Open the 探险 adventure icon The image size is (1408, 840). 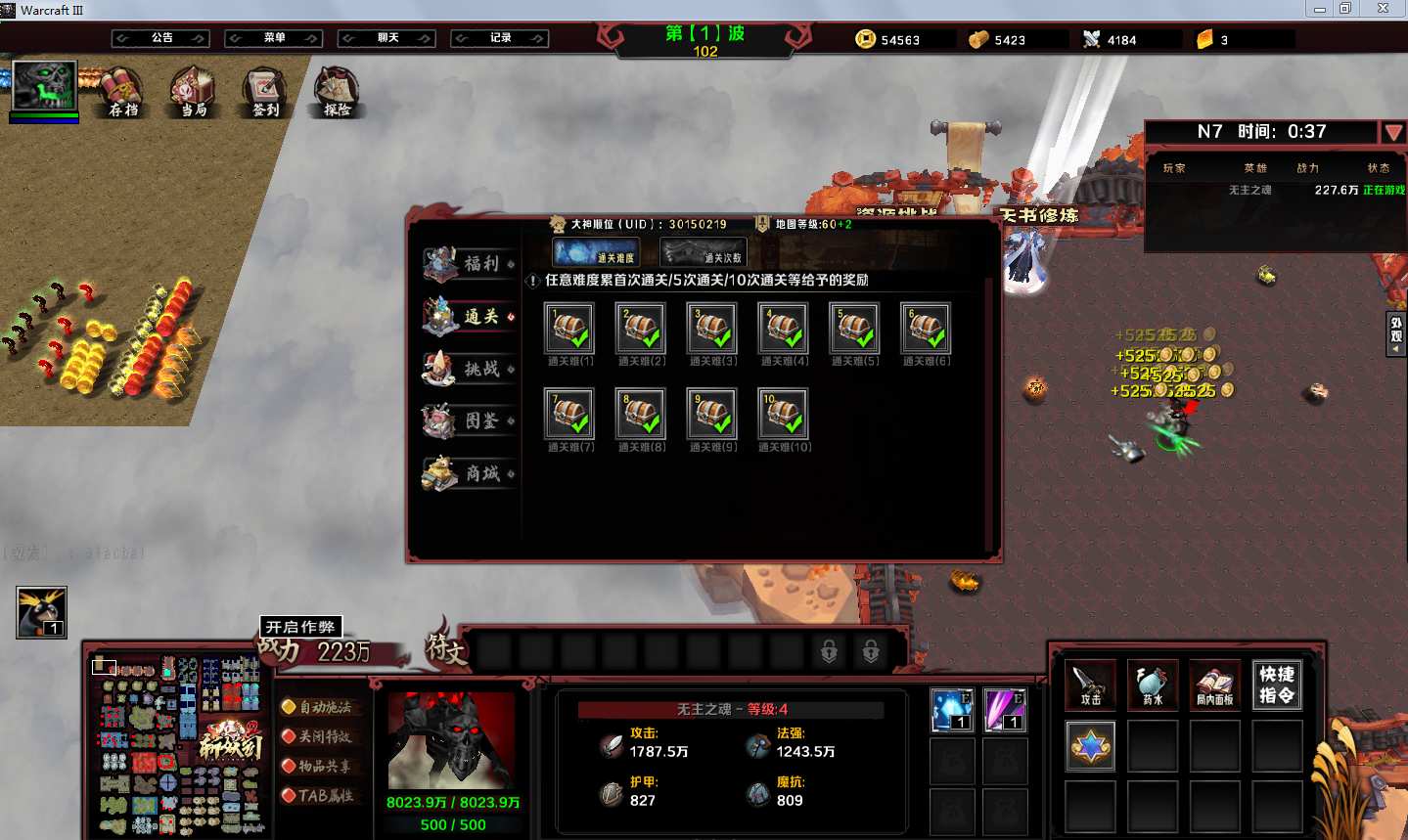click(x=337, y=91)
